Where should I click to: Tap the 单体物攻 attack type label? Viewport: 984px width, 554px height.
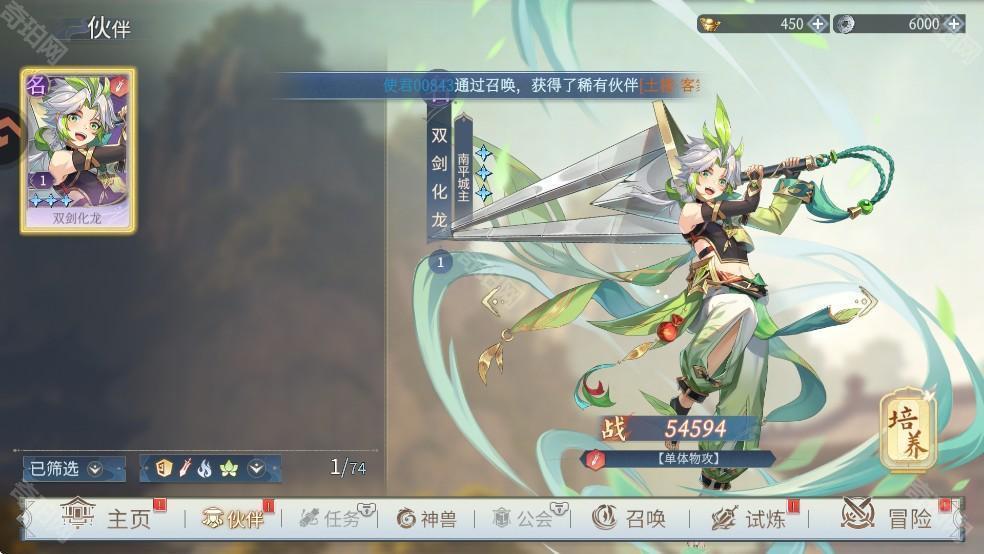click(x=680, y=459)
